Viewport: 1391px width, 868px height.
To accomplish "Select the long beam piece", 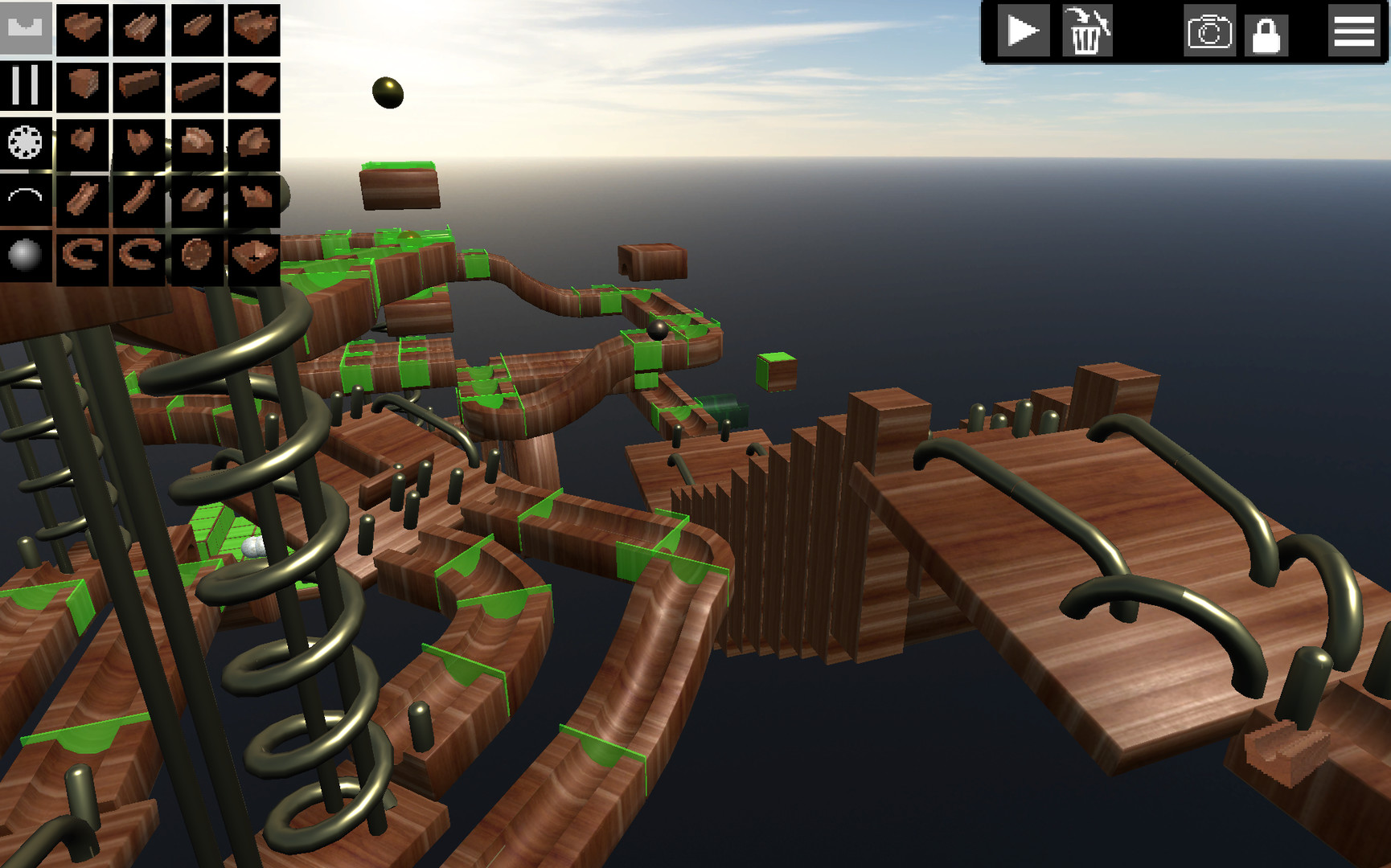I will 197,86.
